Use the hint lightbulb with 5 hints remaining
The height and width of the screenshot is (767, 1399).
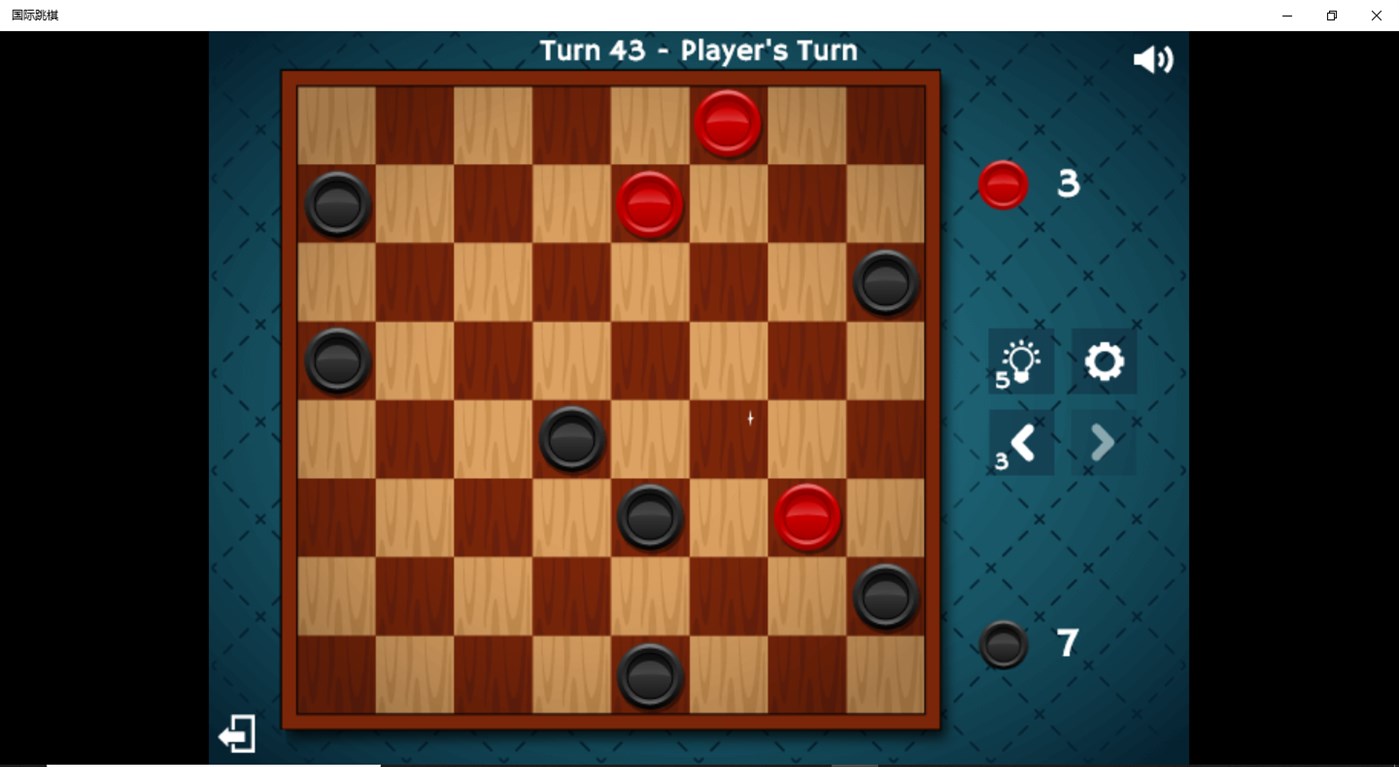point(1021,362)
